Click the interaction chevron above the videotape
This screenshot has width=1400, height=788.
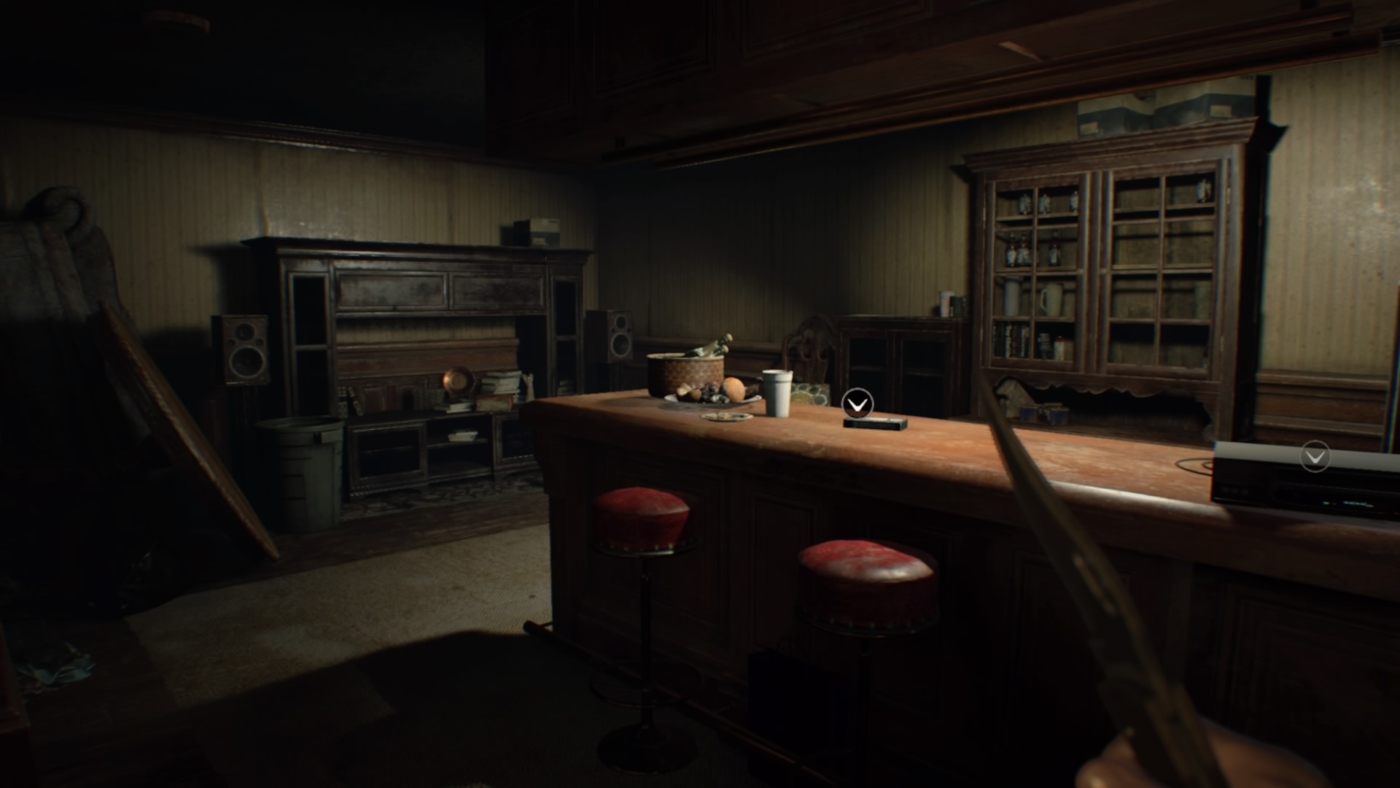pyautogui.click(x=857, y=403)
